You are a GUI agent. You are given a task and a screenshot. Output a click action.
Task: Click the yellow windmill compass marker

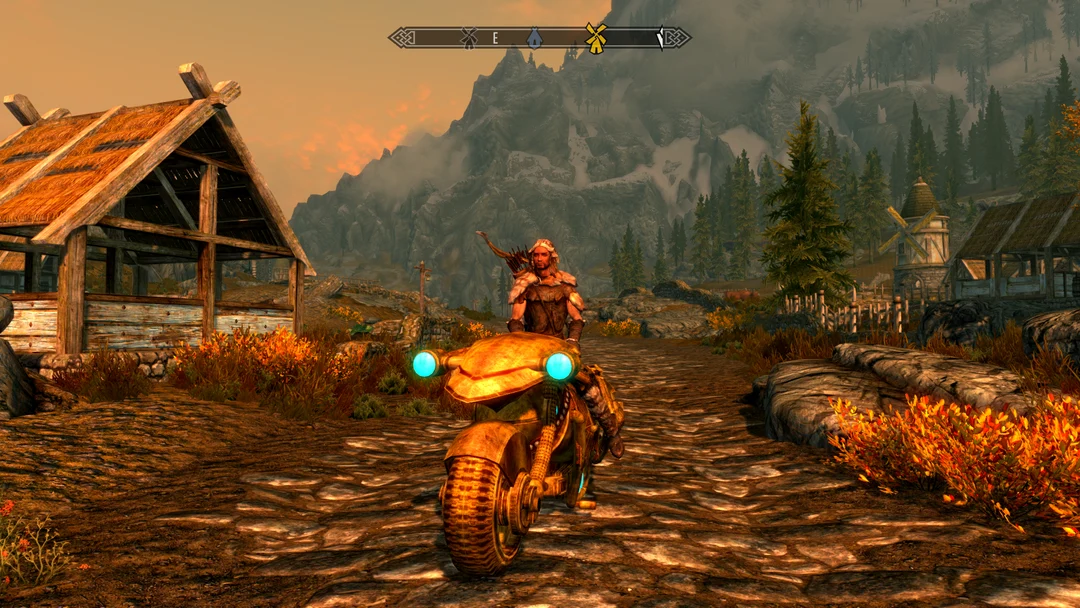pyautogui.click(x=596, y=38)
